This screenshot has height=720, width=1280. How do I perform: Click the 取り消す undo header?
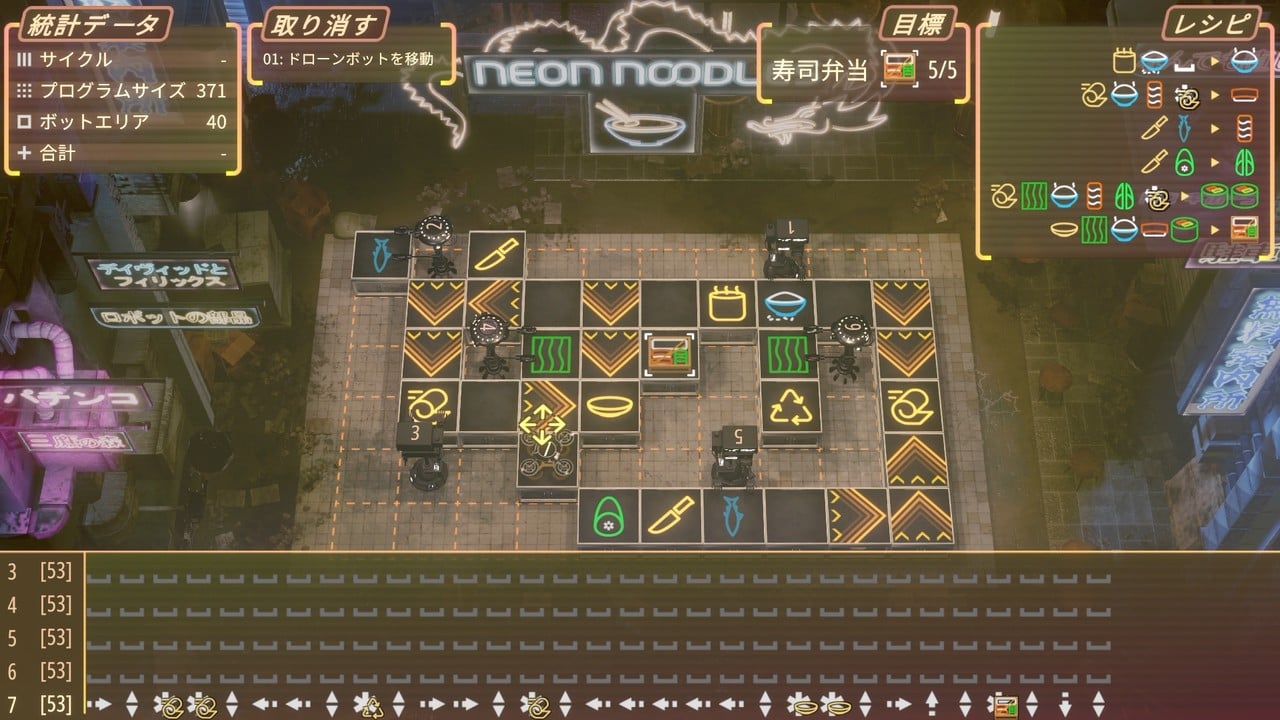(325, 24)
